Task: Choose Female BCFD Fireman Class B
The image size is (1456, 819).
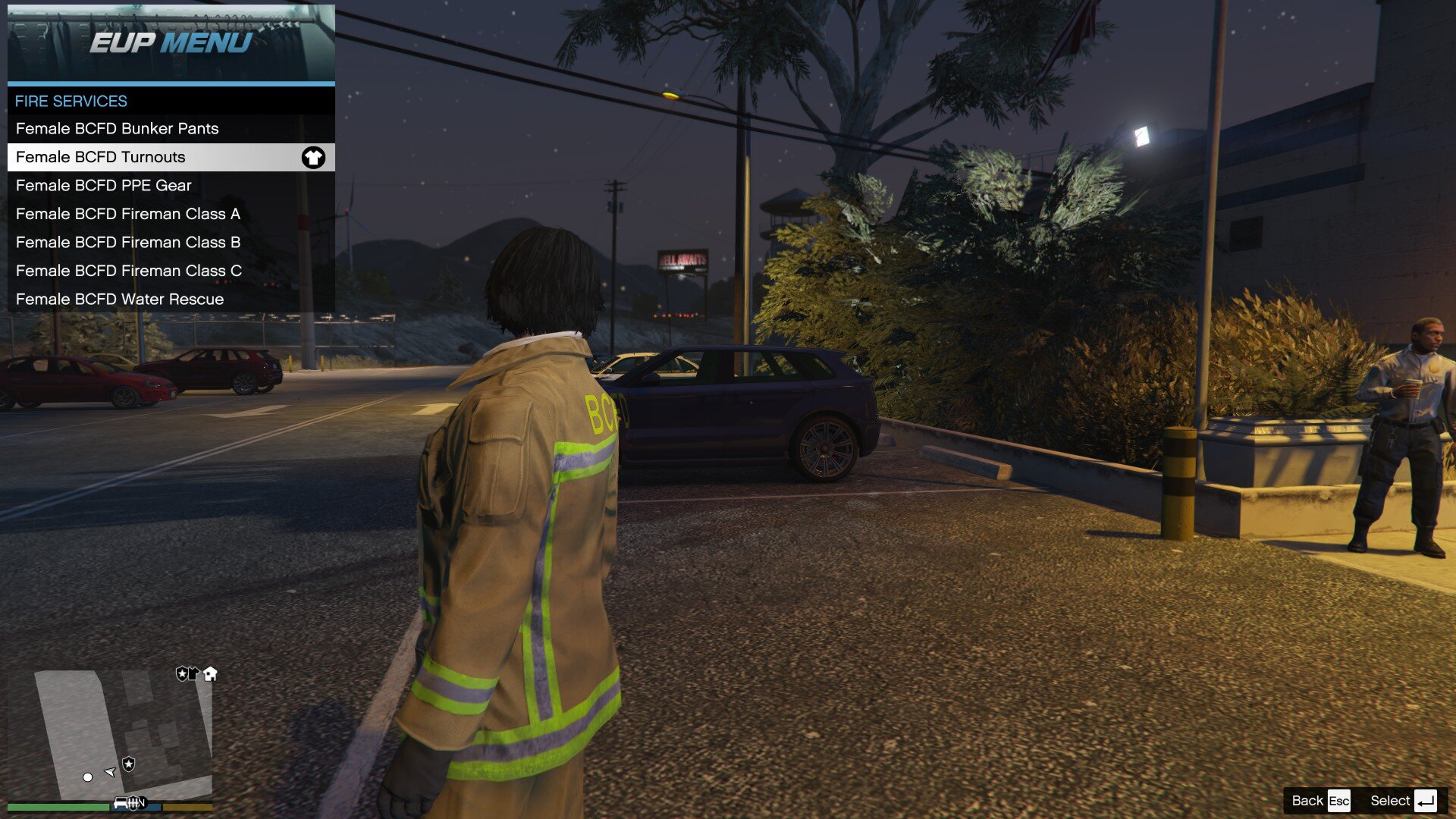Action: (x=128, y=243)
